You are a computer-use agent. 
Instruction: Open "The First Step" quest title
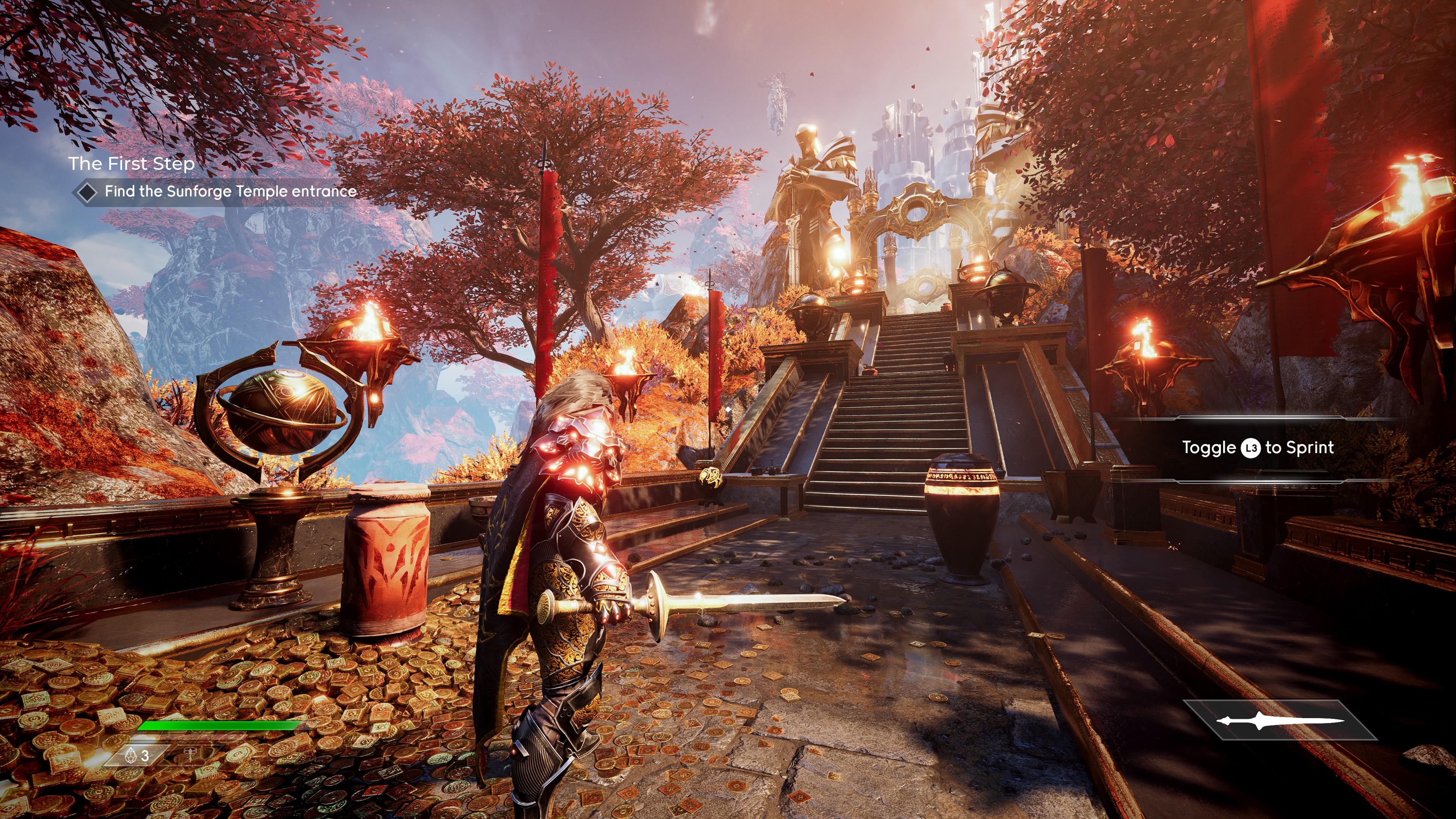[131, 163]
